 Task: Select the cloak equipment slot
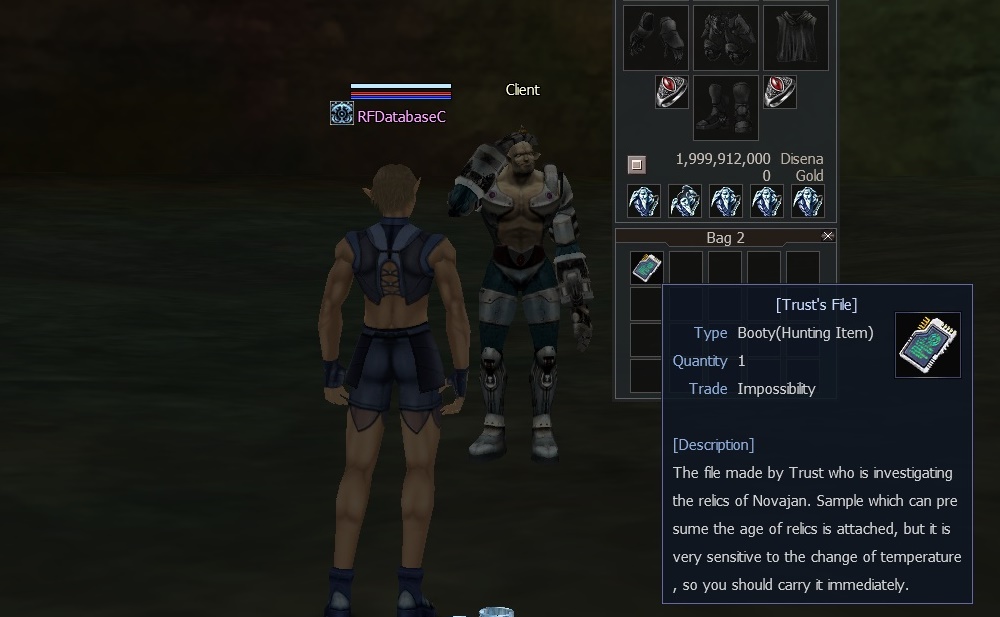pyautogui.click(x=796, y=38)
